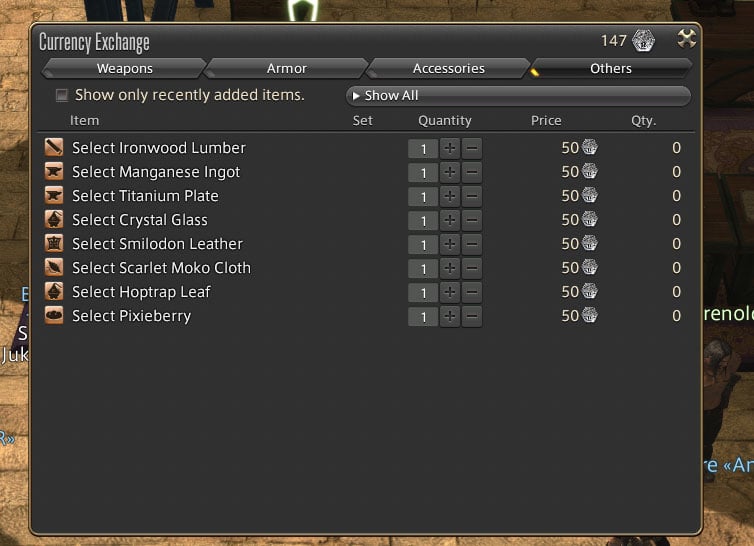Click the Titanium Plate quantity field
The width and height of the screenshot is (754, 546).
tap(423, 196)
